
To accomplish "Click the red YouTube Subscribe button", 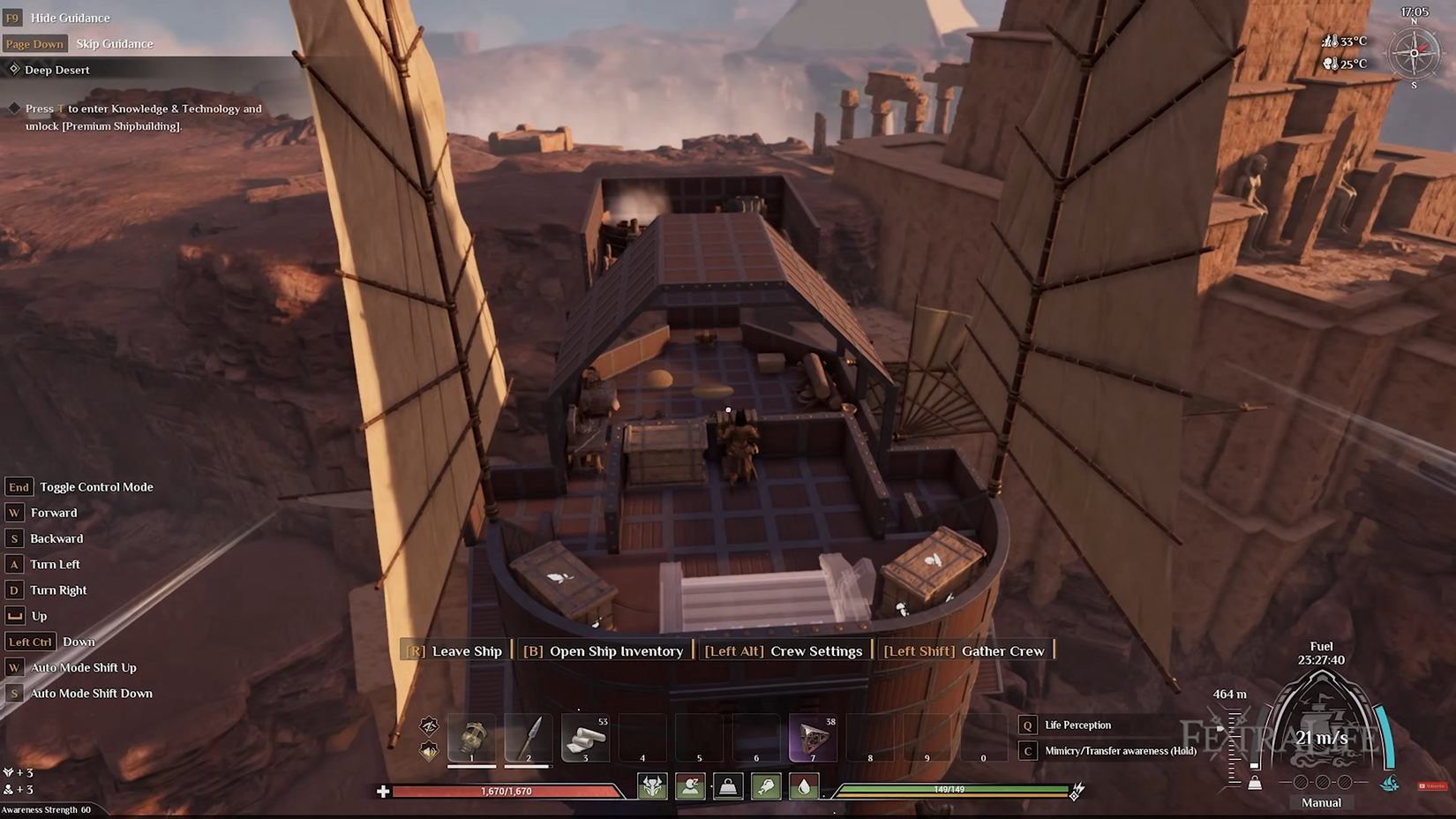I will pos(1431,785).
